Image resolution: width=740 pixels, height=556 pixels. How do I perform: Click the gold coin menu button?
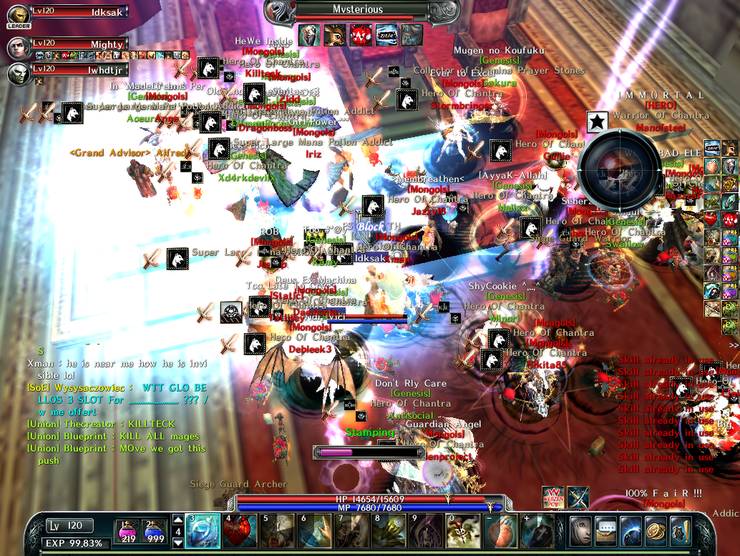coord(655,529)
